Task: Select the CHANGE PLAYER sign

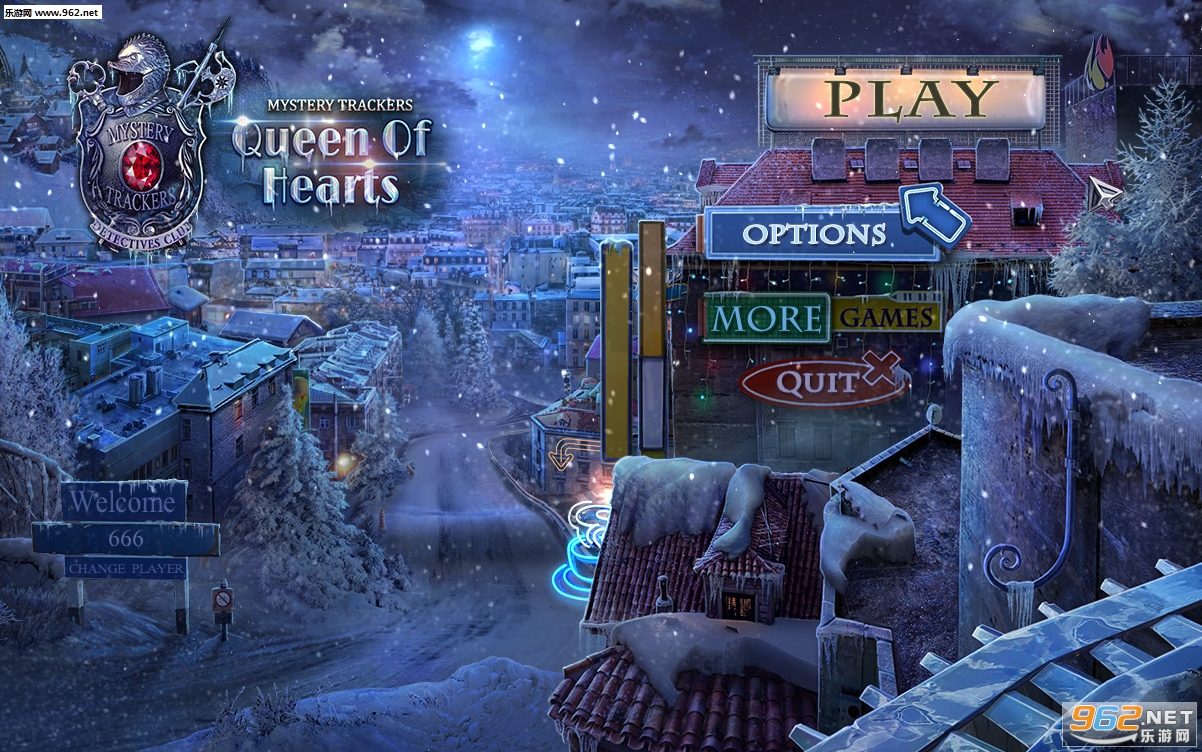Action: pyautogui.click(x=126, y=568)
